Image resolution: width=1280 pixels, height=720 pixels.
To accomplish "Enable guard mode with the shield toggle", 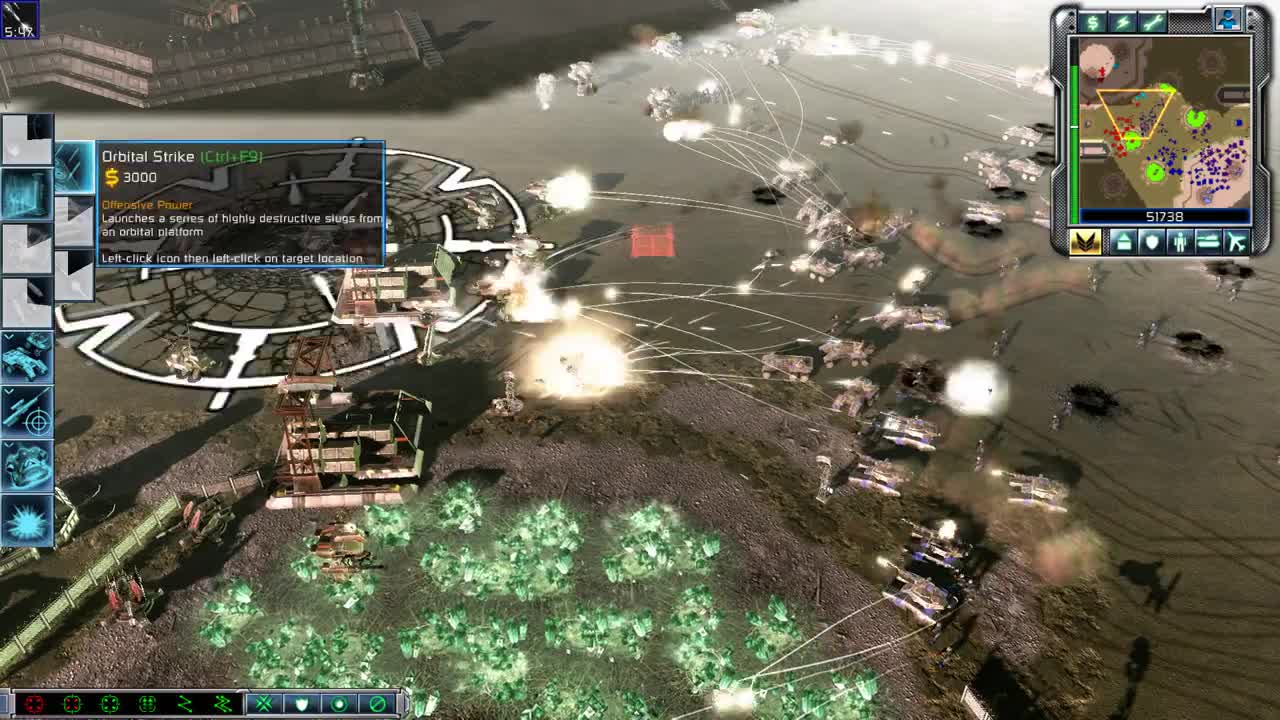I will 302,703.
